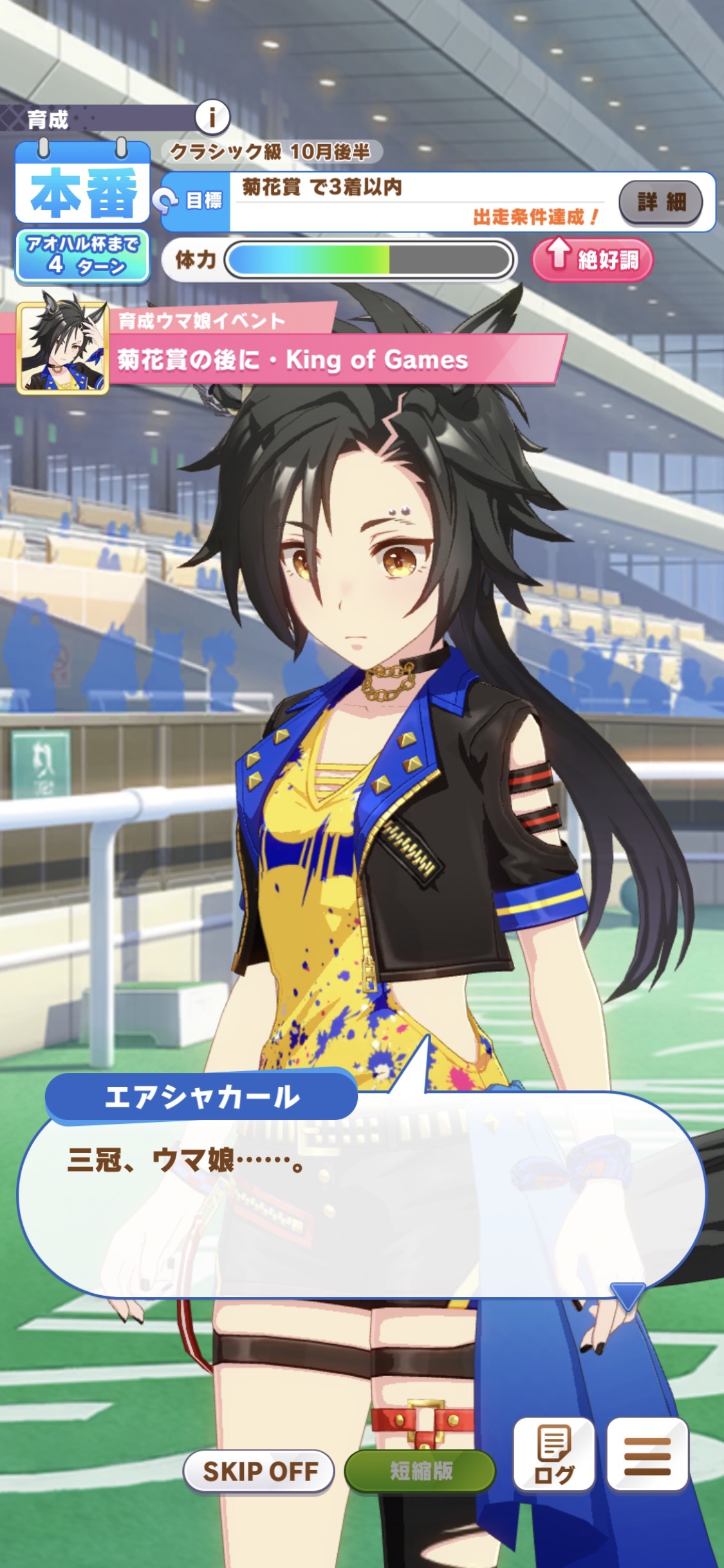Open the 詳細 goal details button
The image size is (724, 1568).
[660, 202]
